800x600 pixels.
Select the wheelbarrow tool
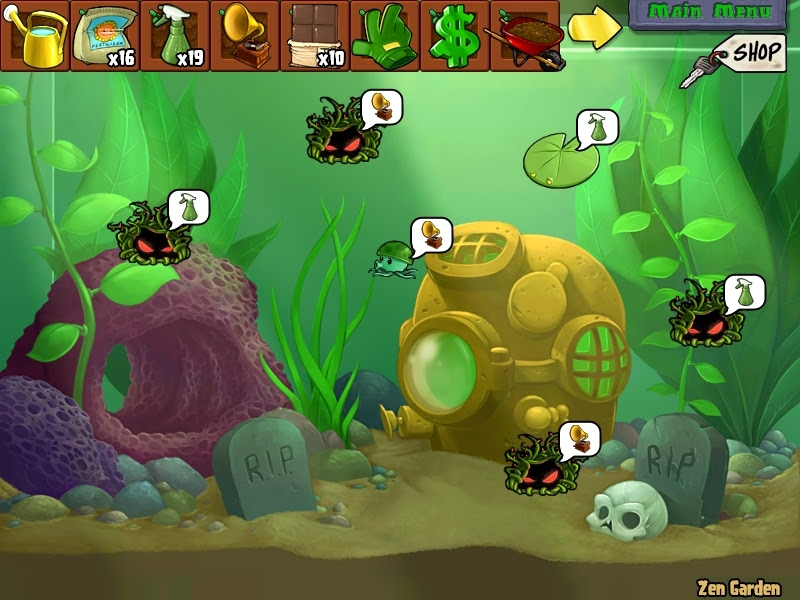pos(524,36)
